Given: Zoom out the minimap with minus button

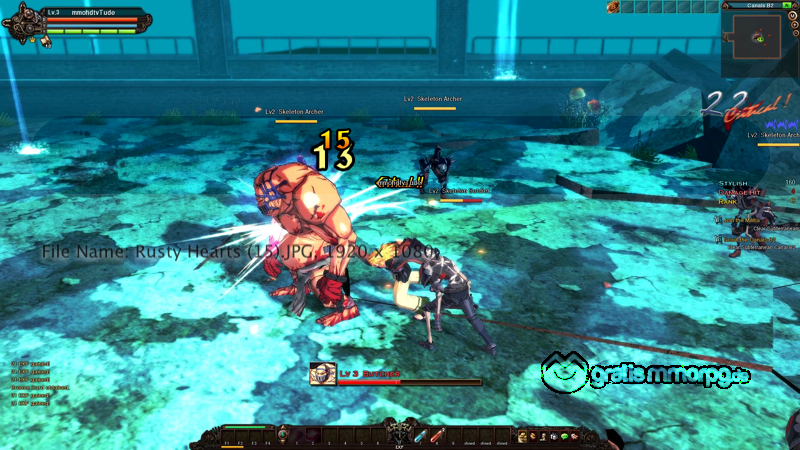Looking at the screenshot, I should click(794, 32).
